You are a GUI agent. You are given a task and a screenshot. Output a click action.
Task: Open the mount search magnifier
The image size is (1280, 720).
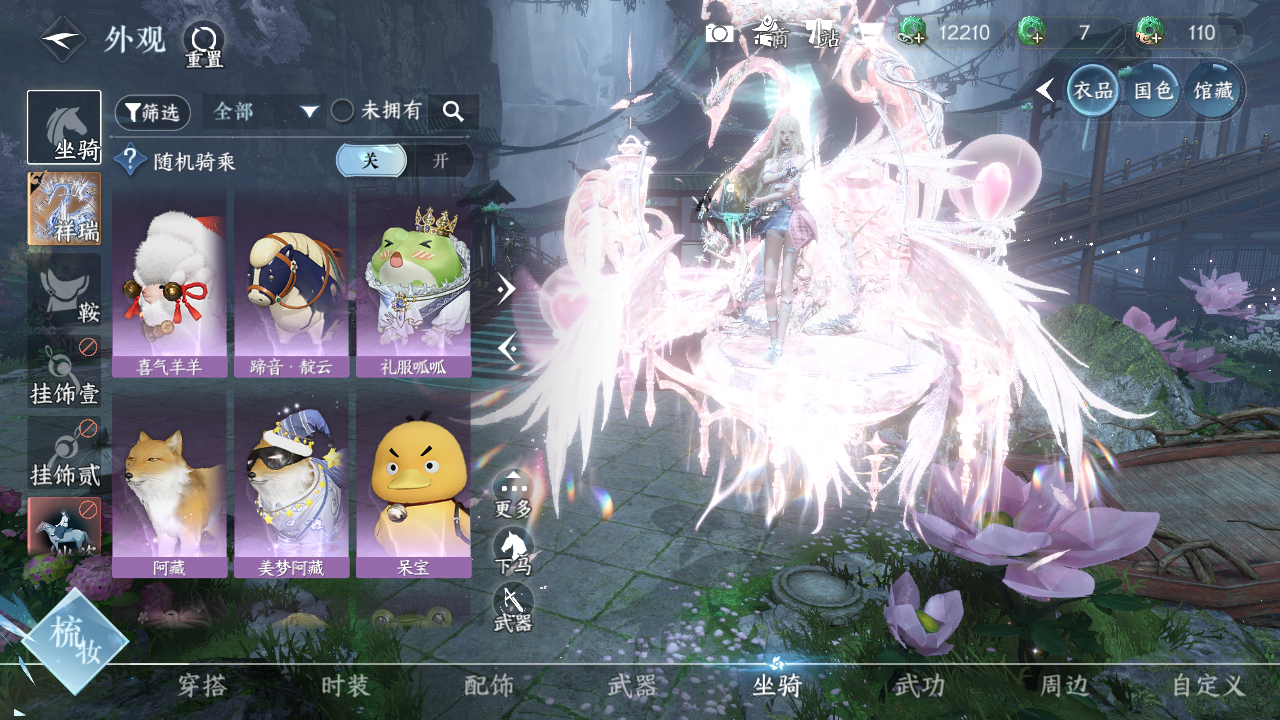(453, 112)
